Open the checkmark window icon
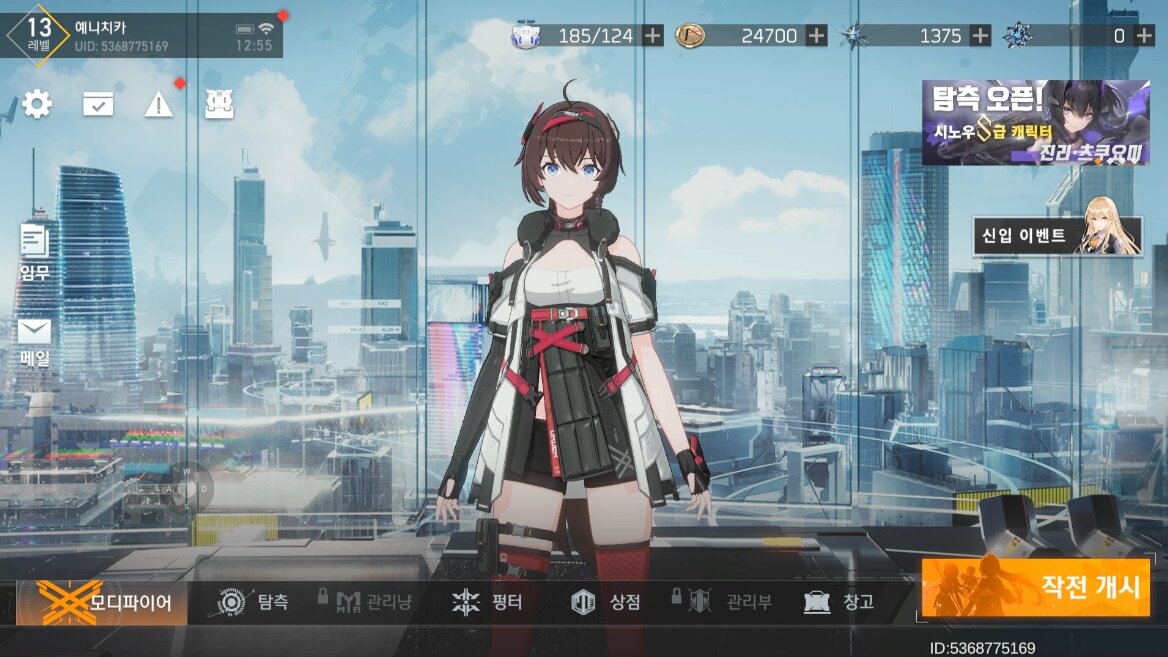Viewport: 1168px width, 657px height. pyautogui.click(x=98, y=104)
